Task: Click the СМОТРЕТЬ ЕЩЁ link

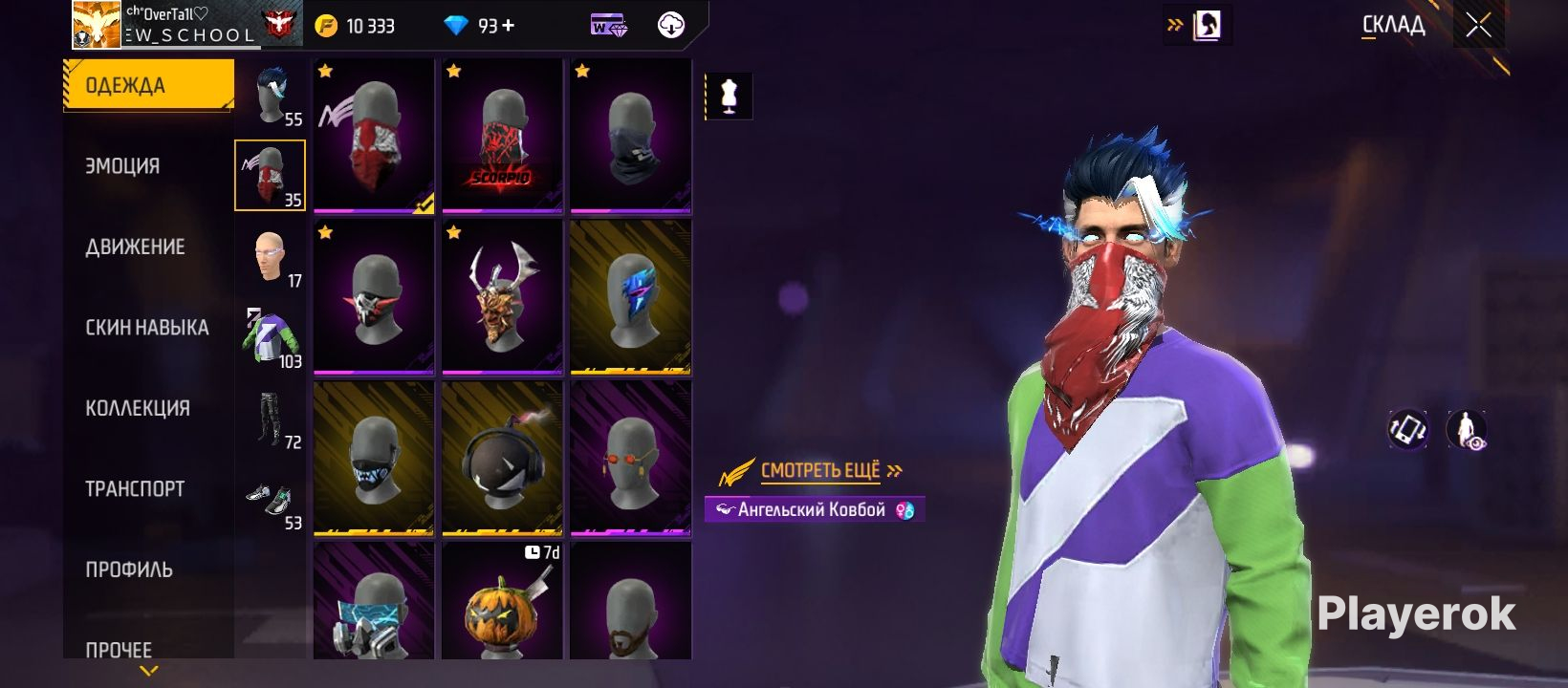Action: 820,470
